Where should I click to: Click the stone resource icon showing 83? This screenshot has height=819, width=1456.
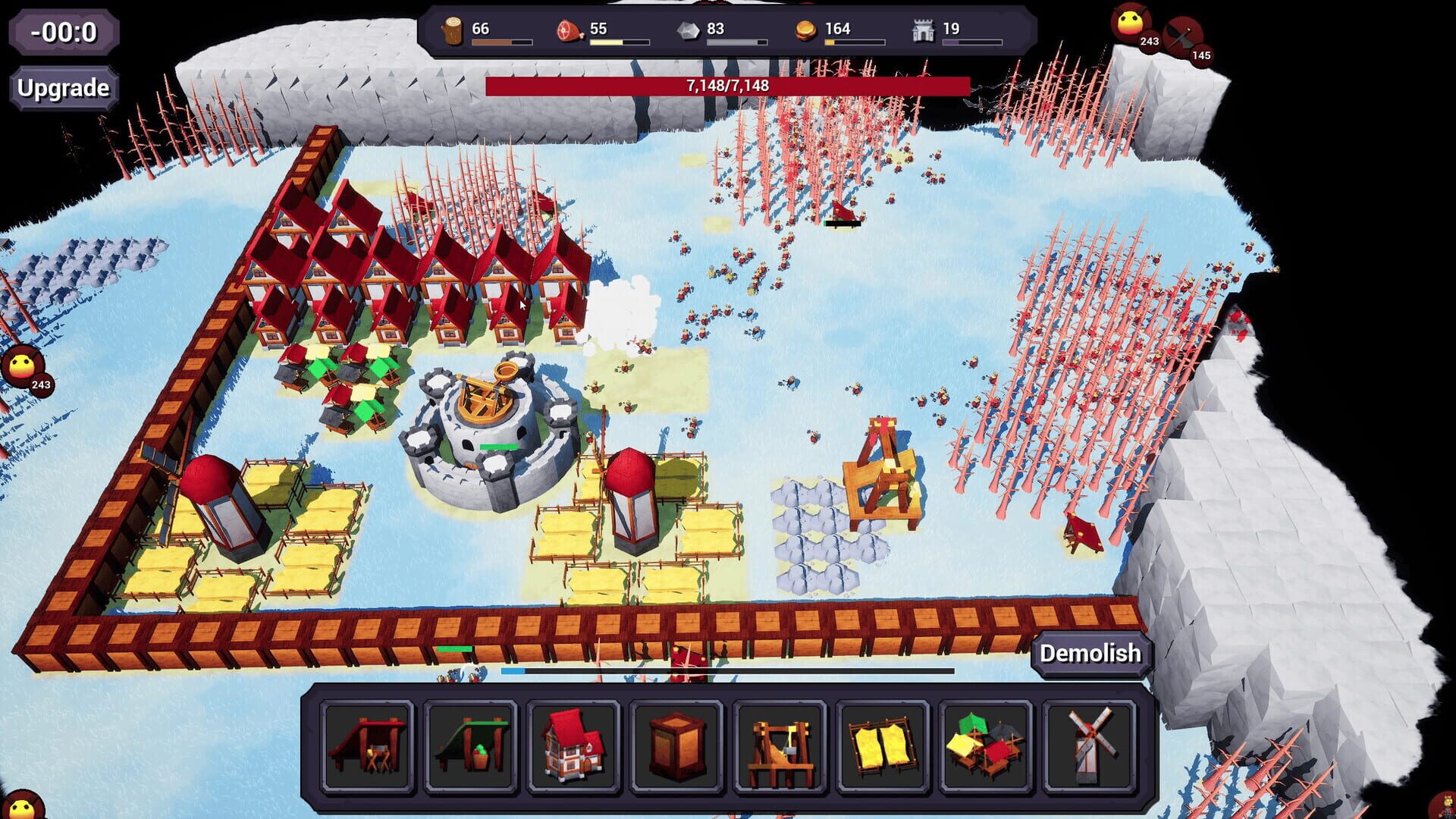click(687, 29)
